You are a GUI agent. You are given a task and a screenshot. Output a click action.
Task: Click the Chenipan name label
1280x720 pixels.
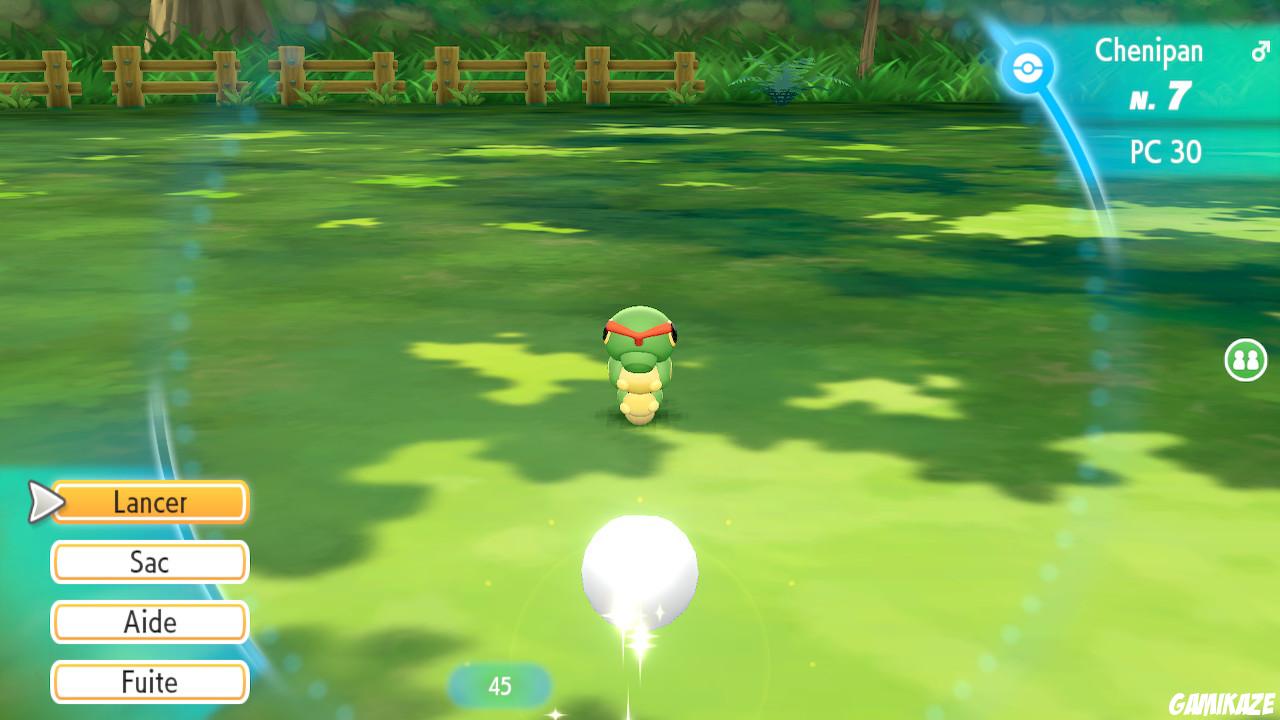[x=1150, y=51]
